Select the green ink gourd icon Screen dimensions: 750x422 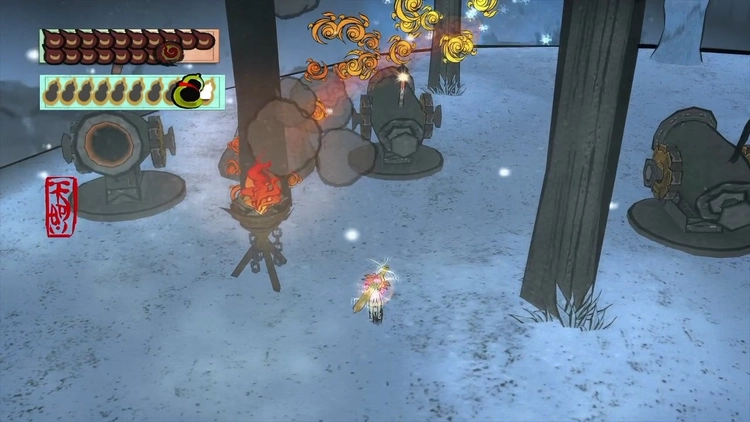click(186, 92)
